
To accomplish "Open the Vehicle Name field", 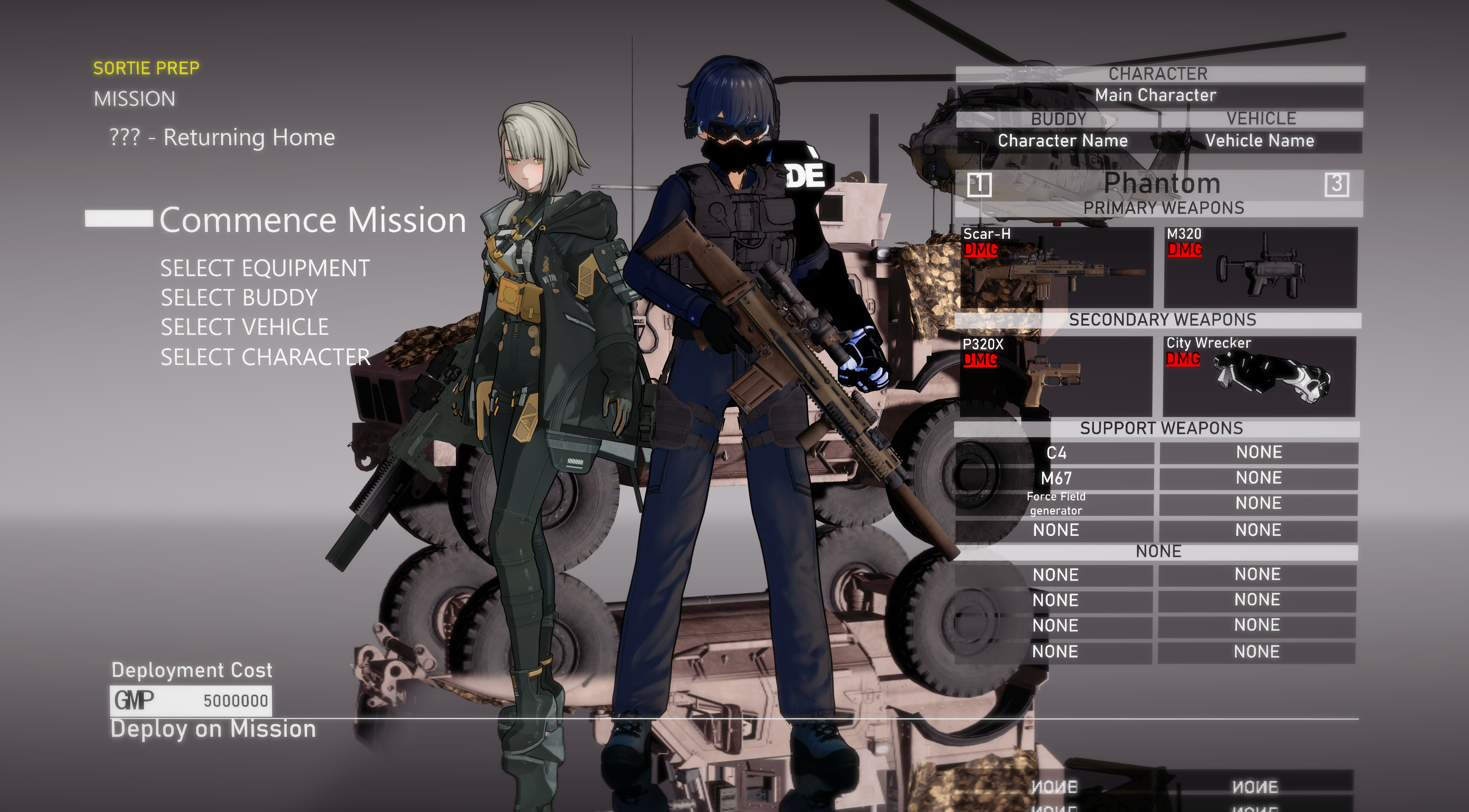I will (x=1260, y=141).
